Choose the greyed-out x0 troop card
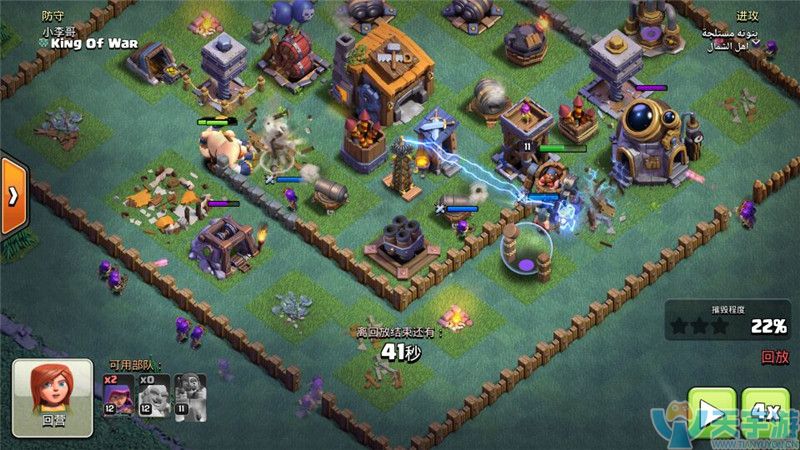Viewport: 800px width, 450px height. [150, 395]
